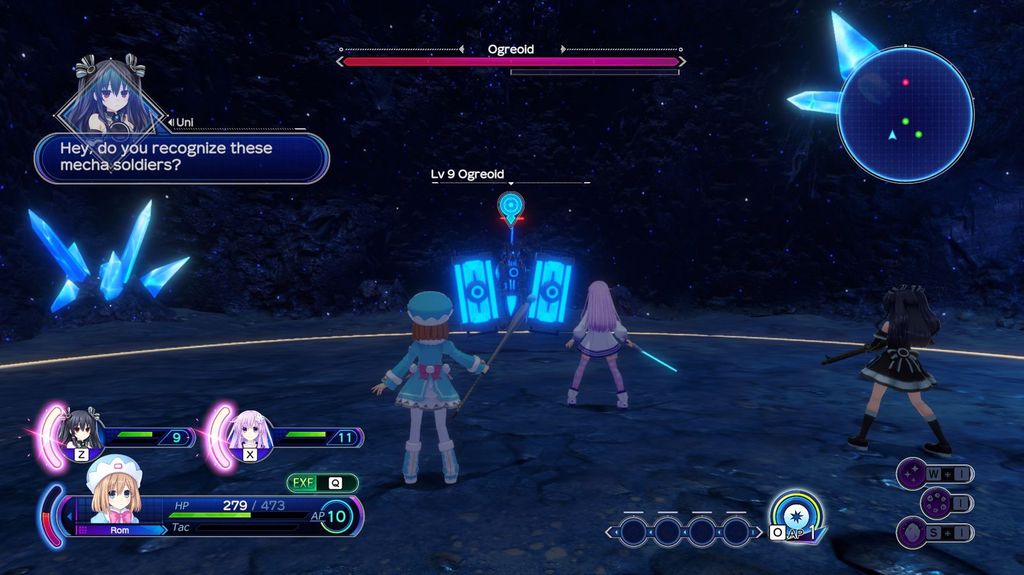
Task: Click Uni's dialogue portrait
Action: pos(108,98)
